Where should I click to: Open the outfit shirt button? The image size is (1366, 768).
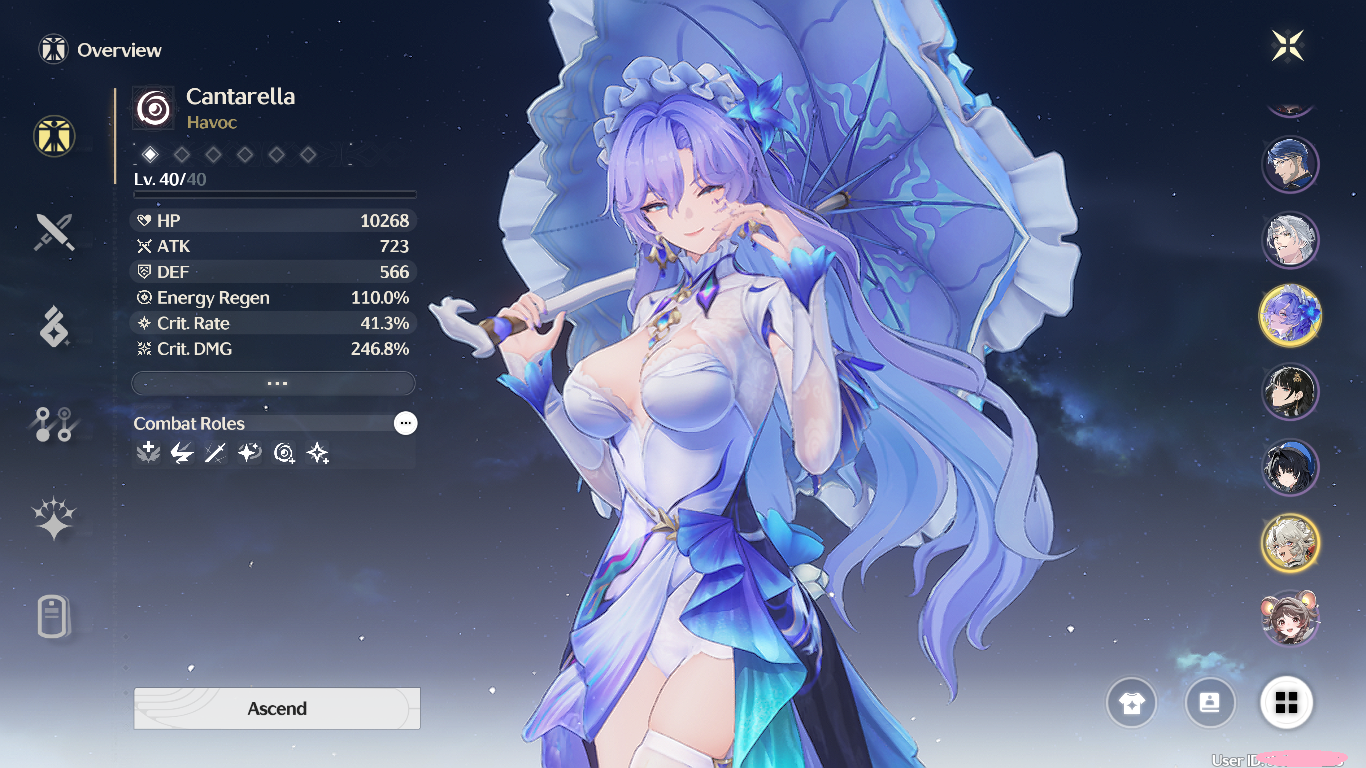coord(1131,703)
